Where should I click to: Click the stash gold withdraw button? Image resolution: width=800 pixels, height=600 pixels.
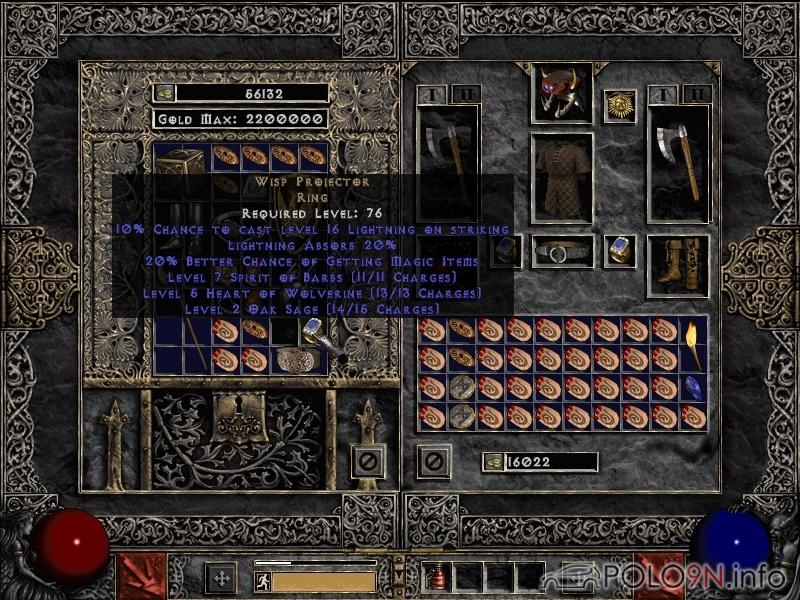[164, 93]
